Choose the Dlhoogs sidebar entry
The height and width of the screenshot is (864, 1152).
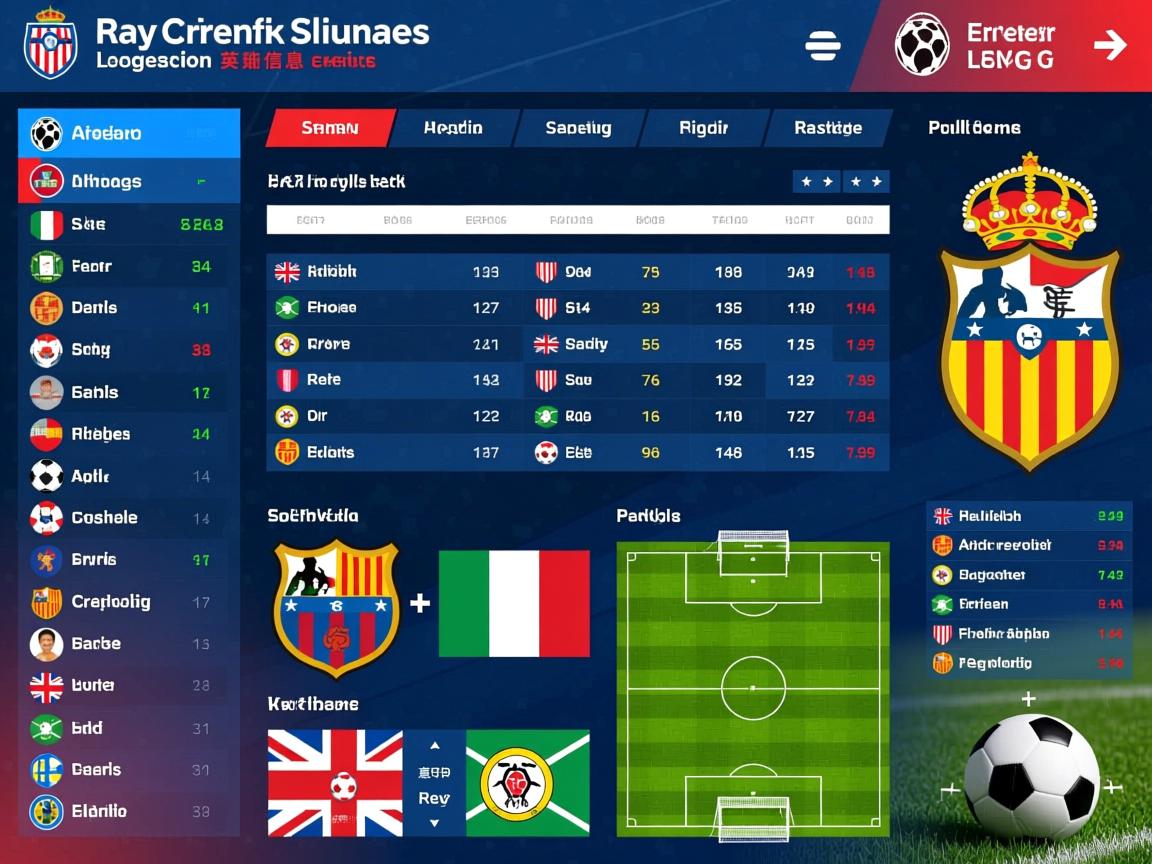(x=129, y=181)
